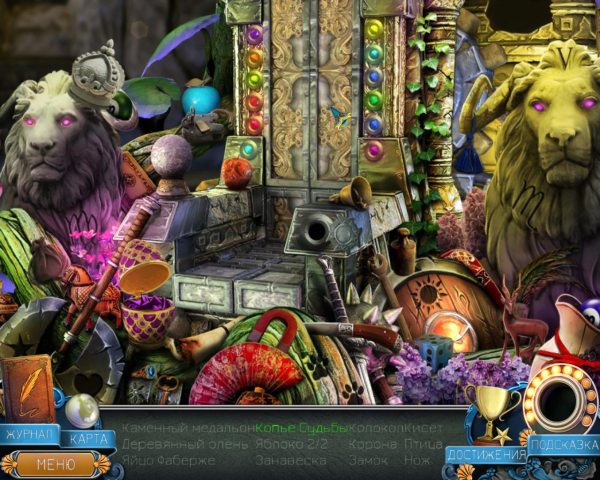Image resolution: width=600 pixels, height=480 pixels.
Task: Select Птица in the item list
Action: point(428,444)
